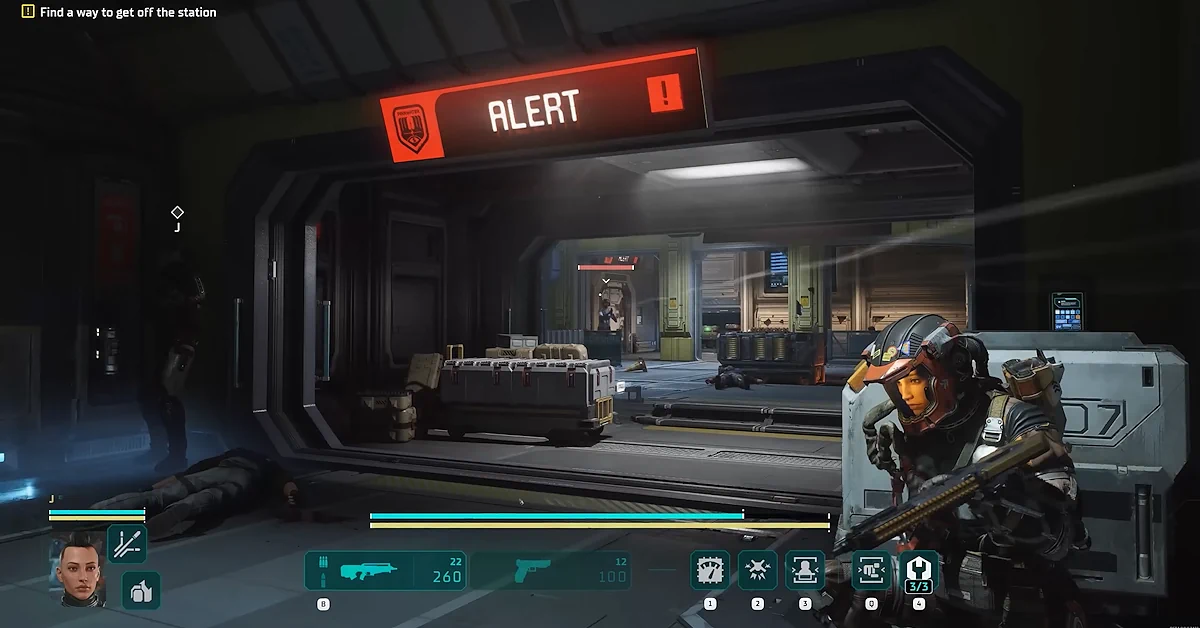
Task: Open the objective tracker to leave station
Action: [x=118, y=12]
